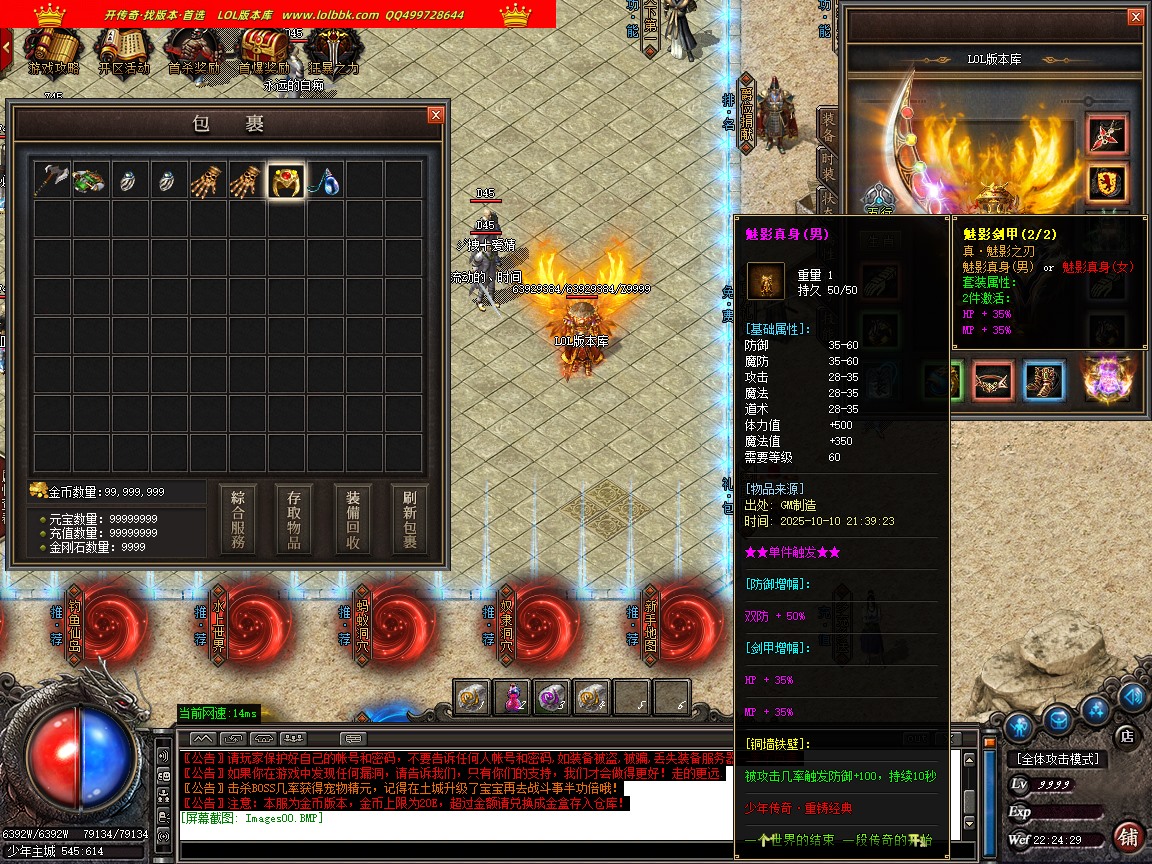Select the axe weapon in the bag

tap(50, 180)
